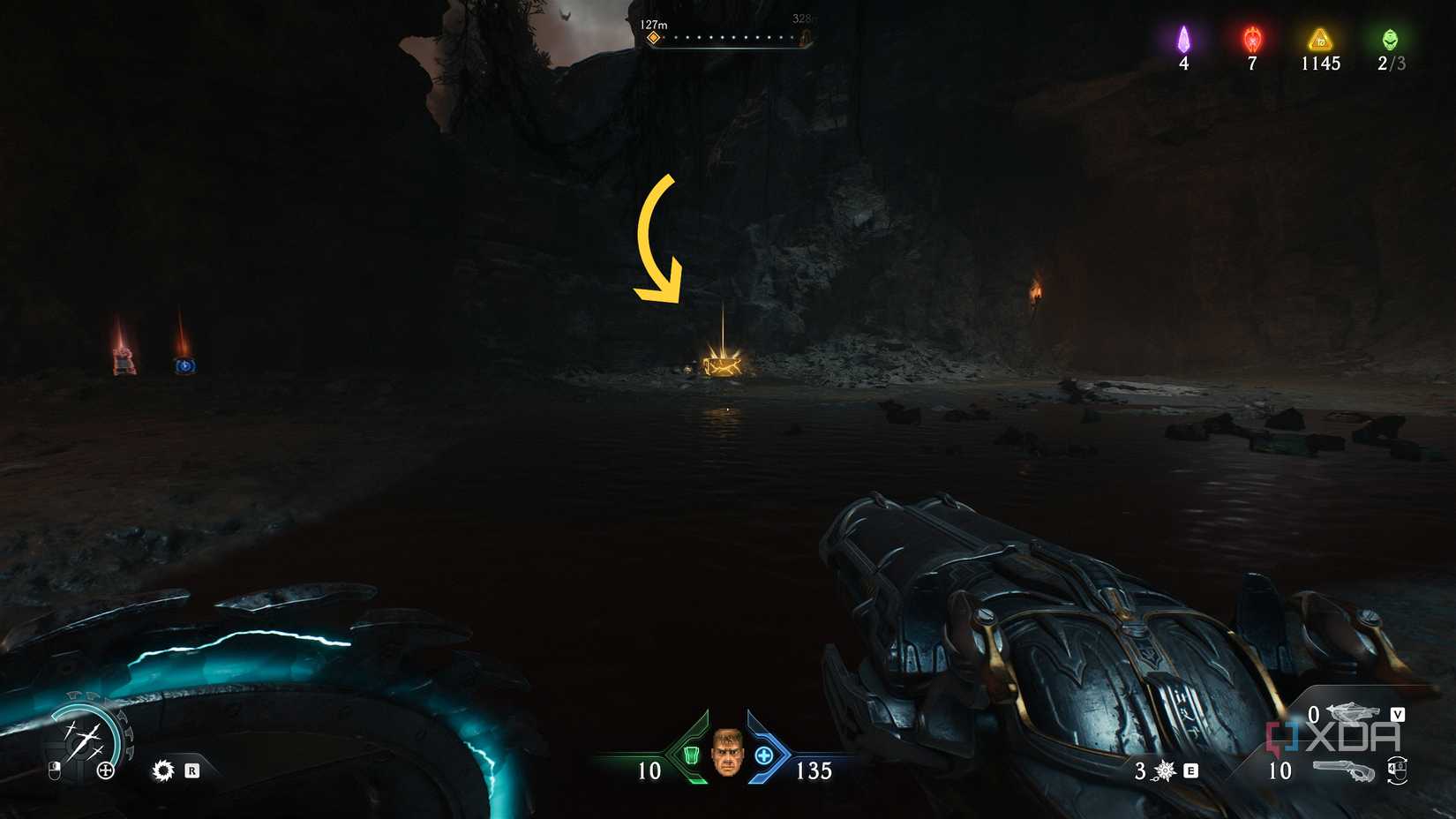Click the mouse input icon beside the melee wheel

(56, 770)
